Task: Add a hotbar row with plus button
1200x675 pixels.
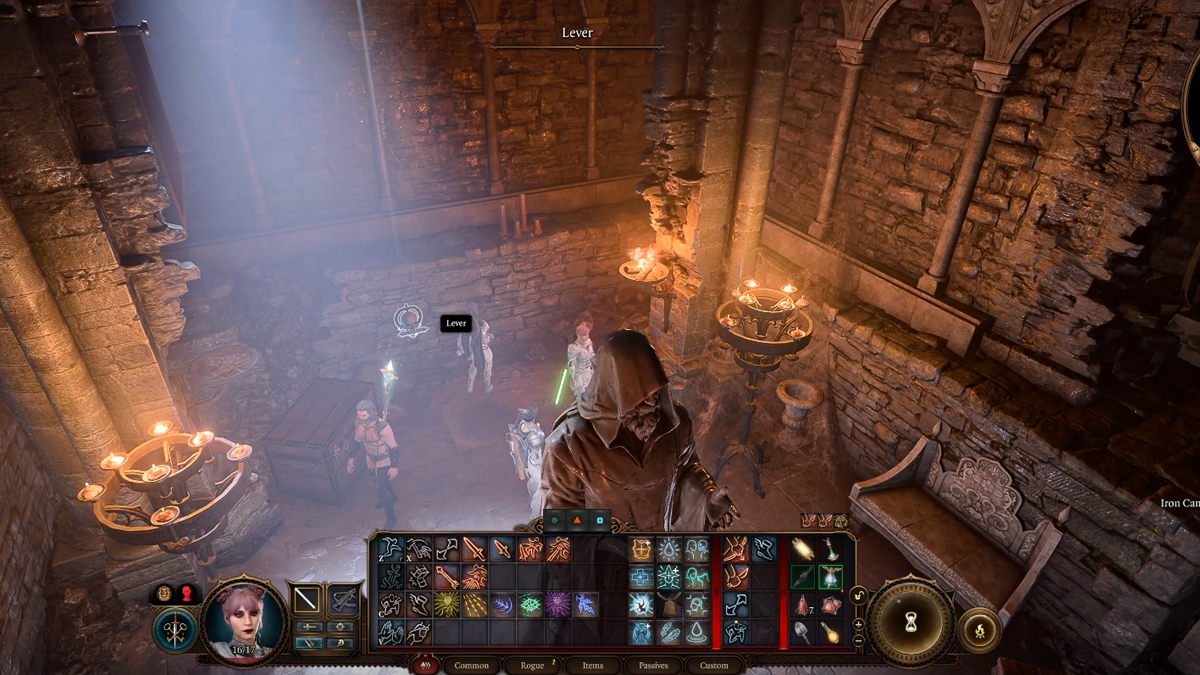Action: coord(857,622)
